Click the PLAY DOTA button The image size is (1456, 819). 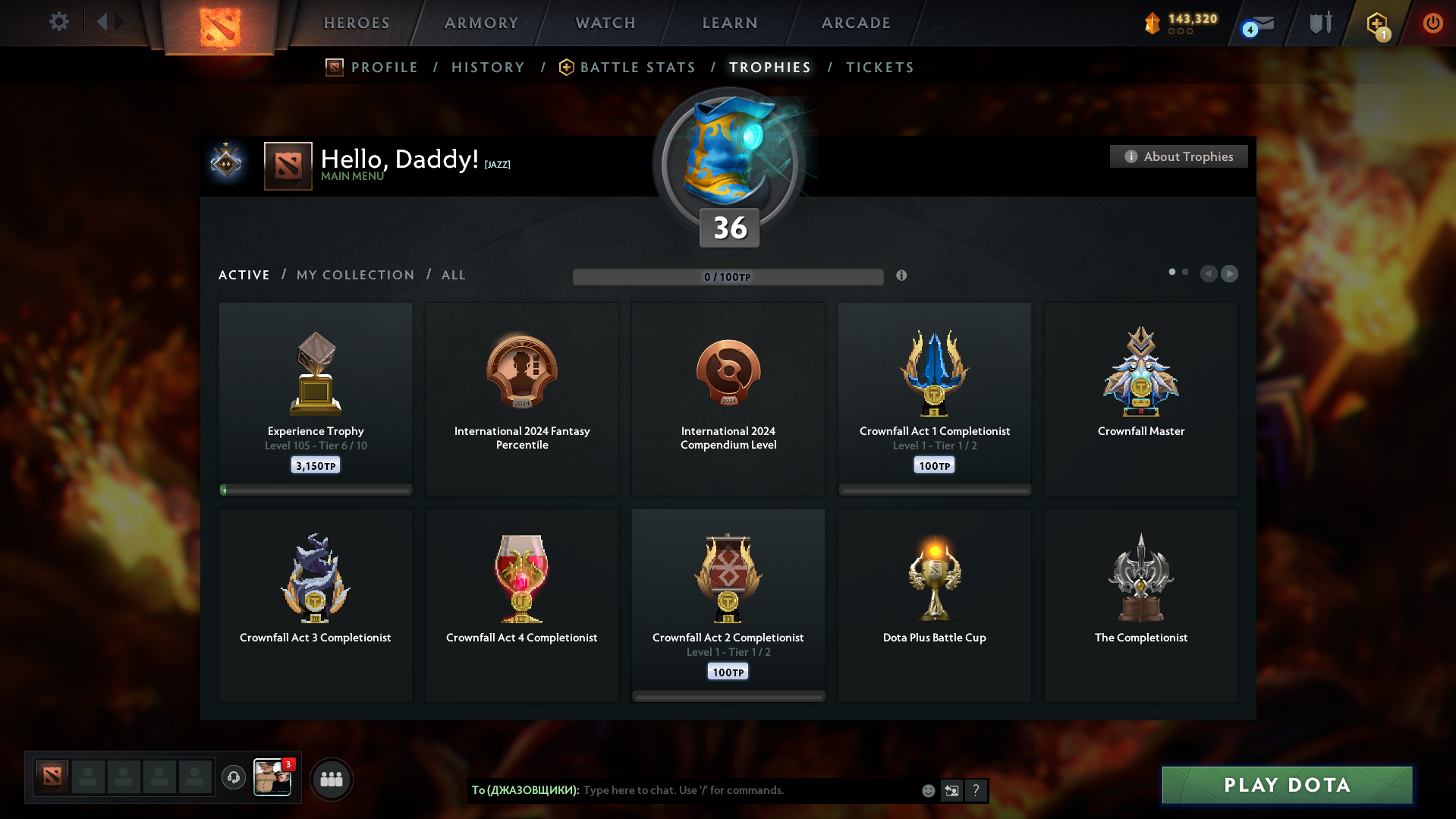pos(1286,785)
